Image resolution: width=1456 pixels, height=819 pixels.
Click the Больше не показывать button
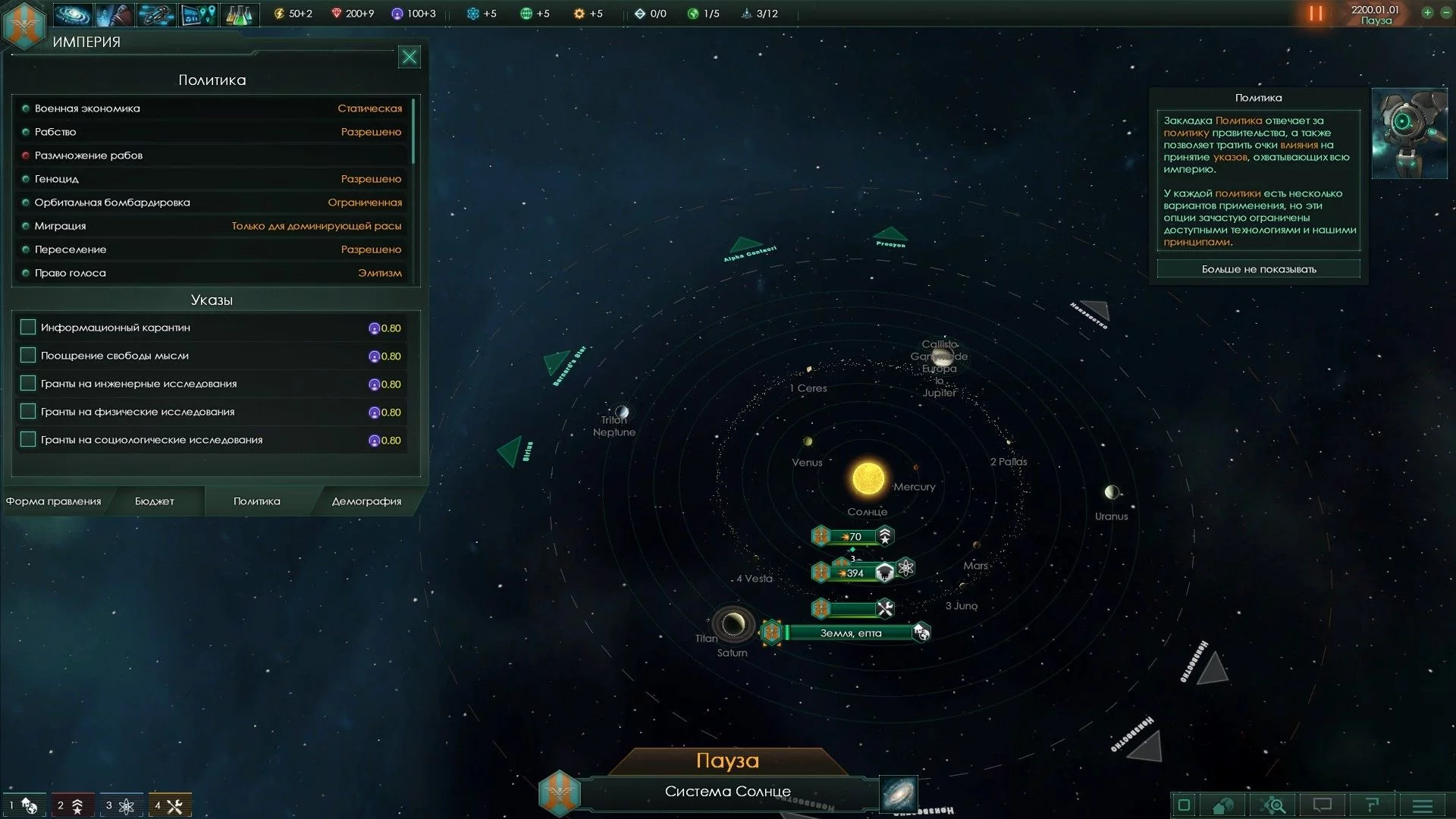tap(1259, 269)
